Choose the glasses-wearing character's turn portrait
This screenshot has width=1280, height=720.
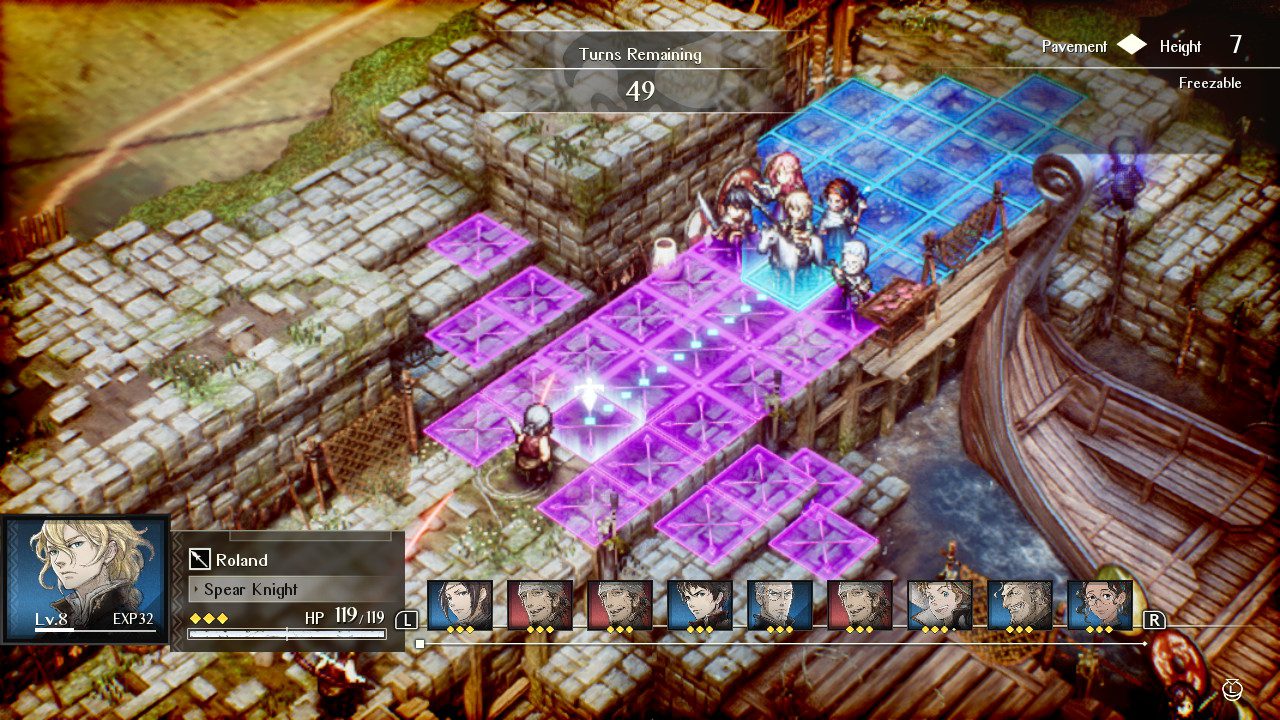1100,605
